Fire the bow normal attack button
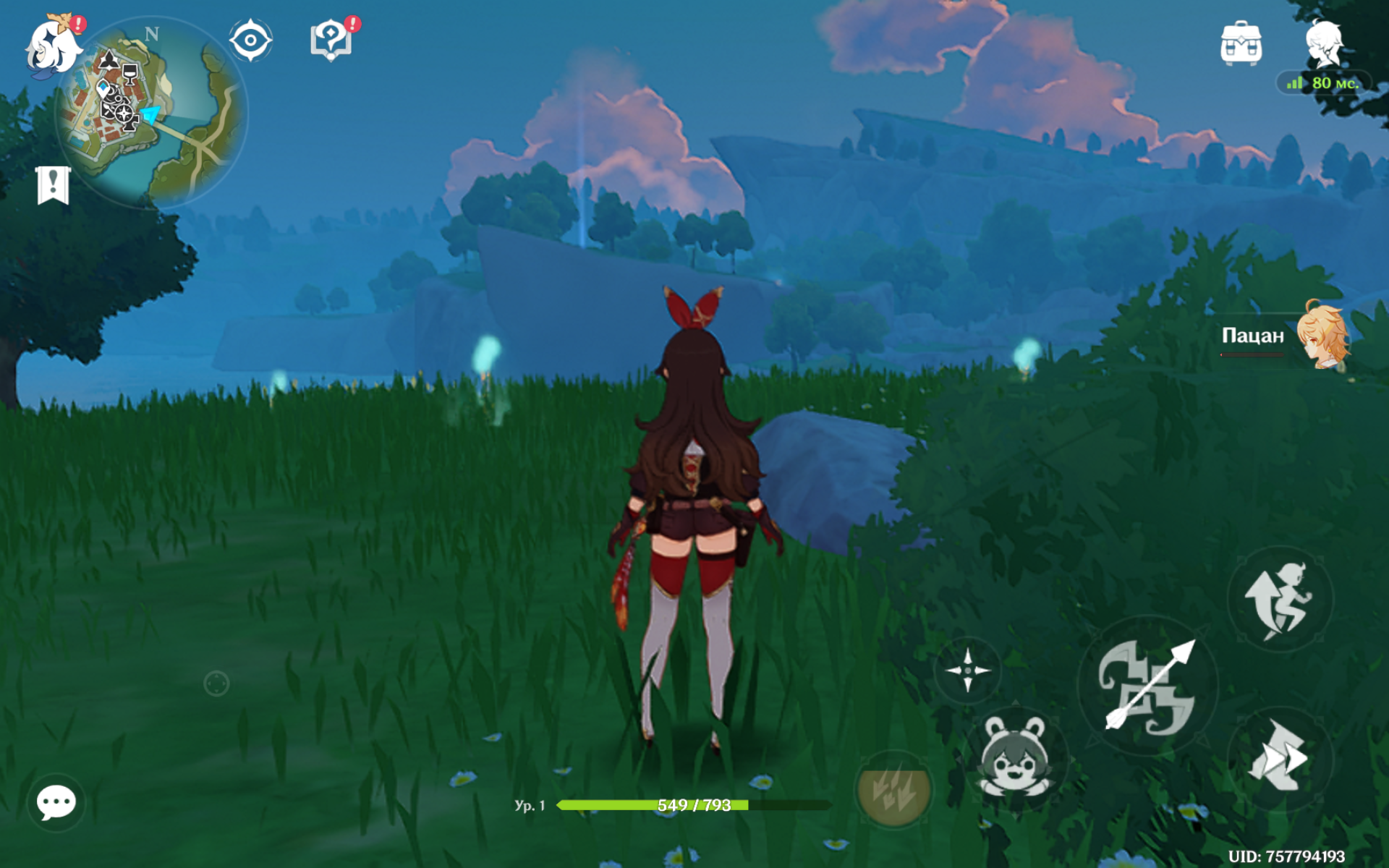The width and height of the screenshot is (1389, 868). pyautogui.click(x=1147, y=686)
